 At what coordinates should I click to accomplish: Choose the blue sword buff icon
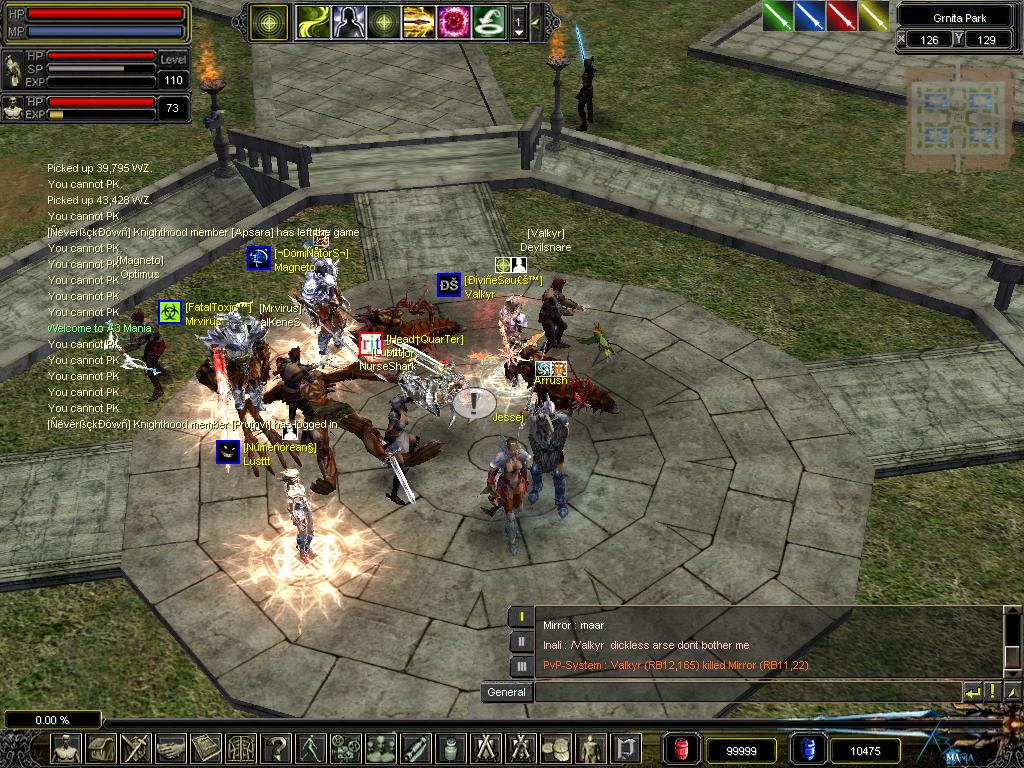pyautogui.click(x=809, y=16)
